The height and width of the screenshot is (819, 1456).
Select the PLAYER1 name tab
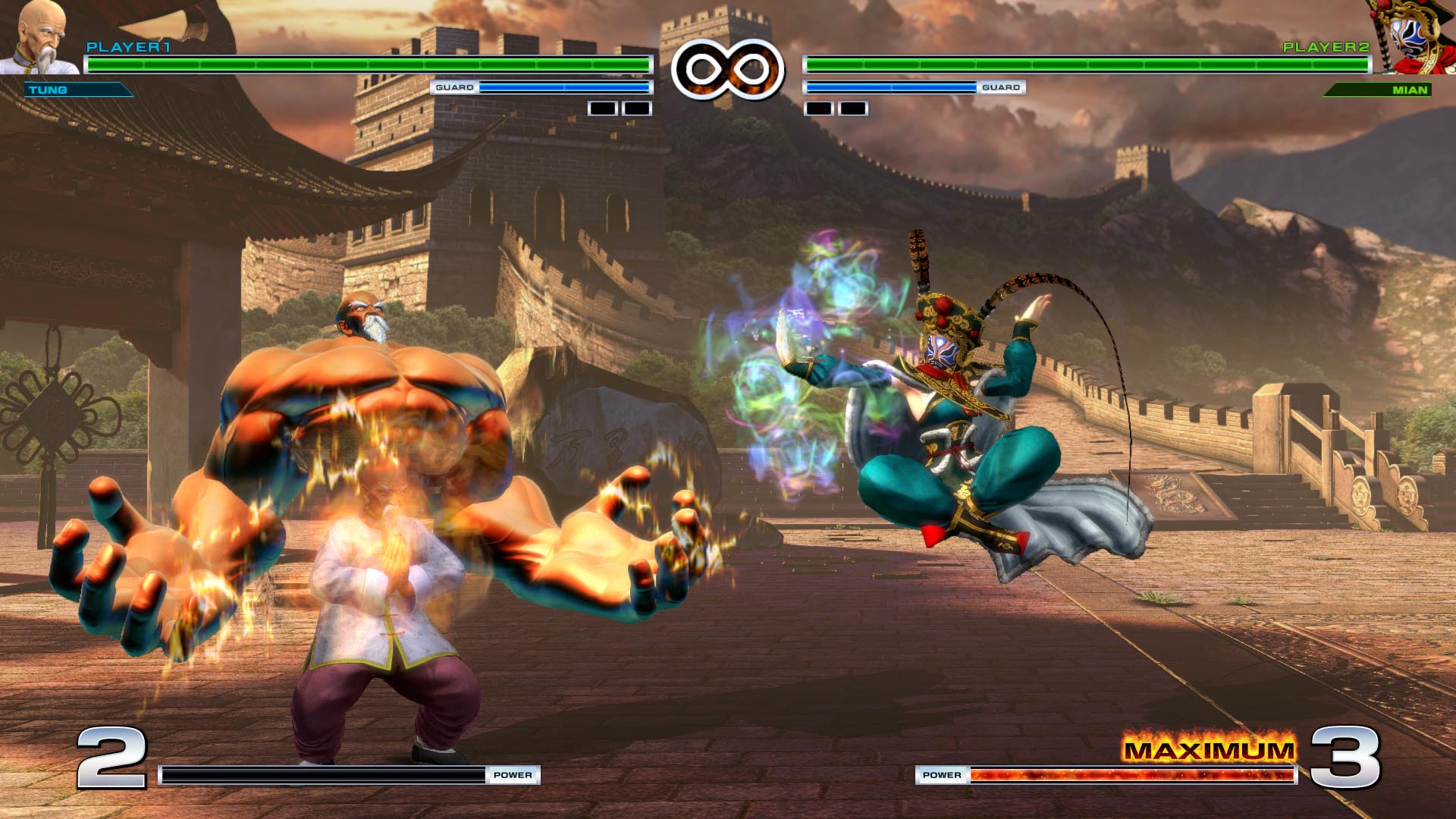[129, 47]
